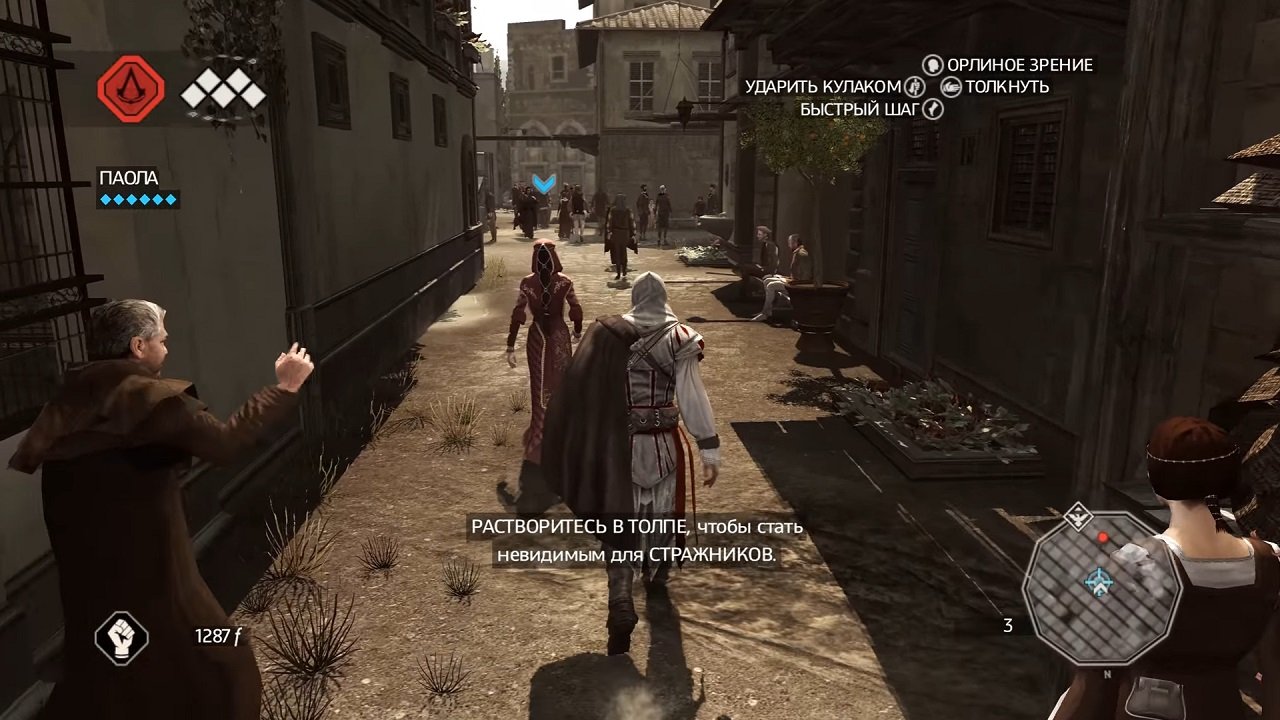Click the N compass letter below the minimap
Image resolution: width=1280 pixels, height=720 pixels.
(x=1107, y=673)
